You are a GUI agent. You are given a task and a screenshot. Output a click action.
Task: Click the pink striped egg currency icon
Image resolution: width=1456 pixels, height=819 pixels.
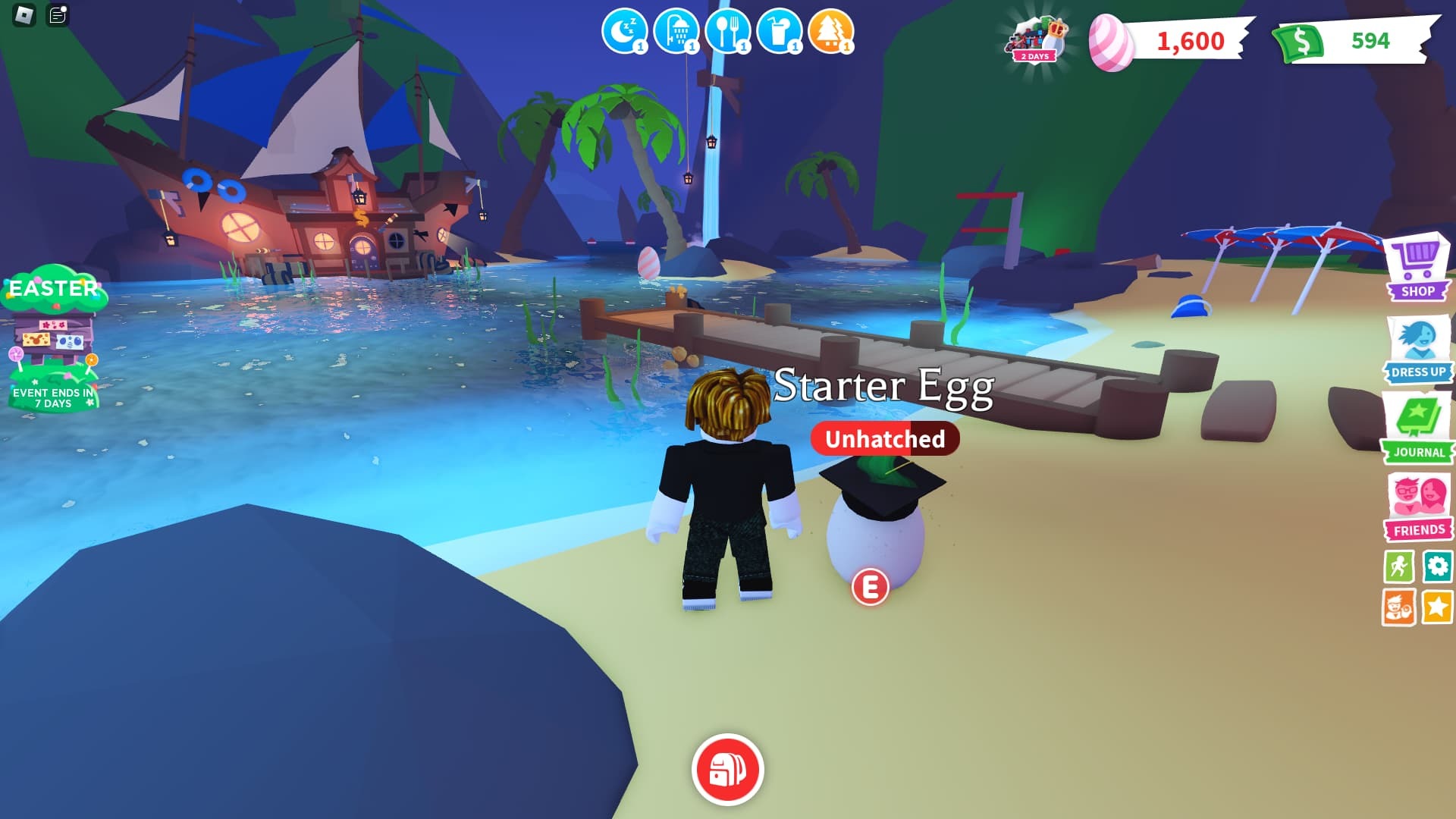pyautogui.click(x=1110, y=42)
